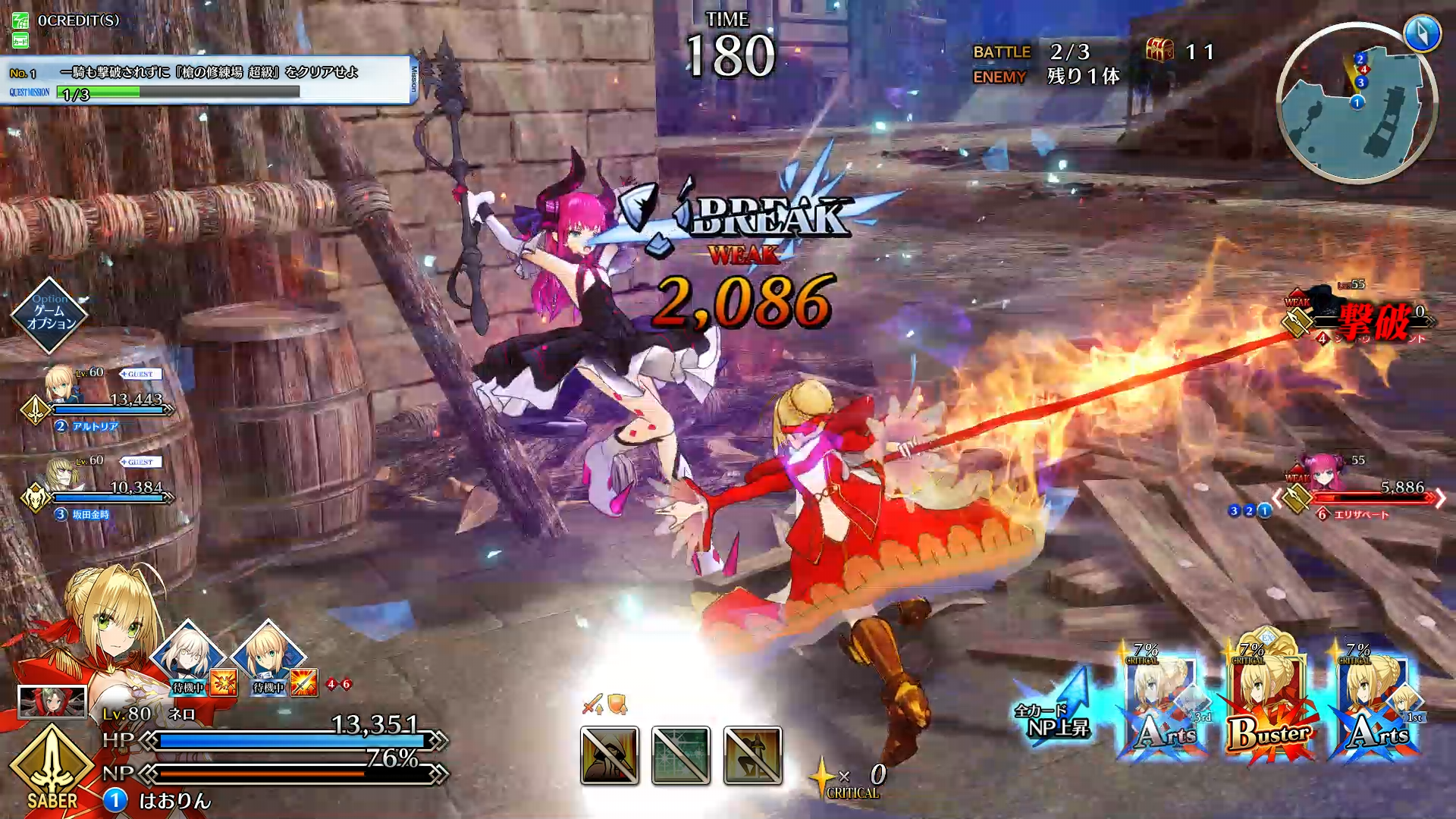Activate the hooded figure skill icon
Image resolution: width=1456 pixels, height=819 pixels.
(x=610, y=755)
